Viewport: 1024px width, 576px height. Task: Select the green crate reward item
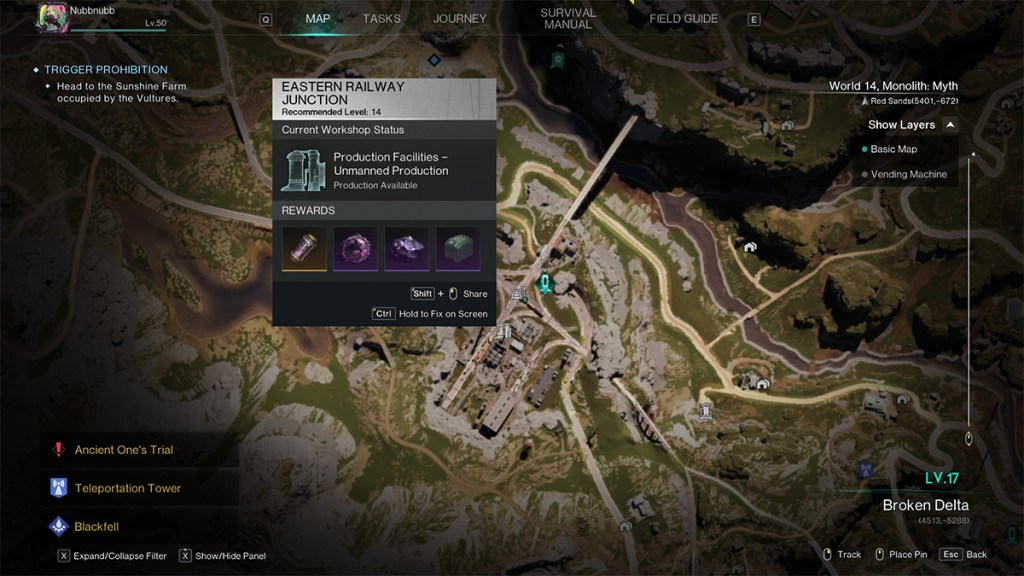(457, 248)
